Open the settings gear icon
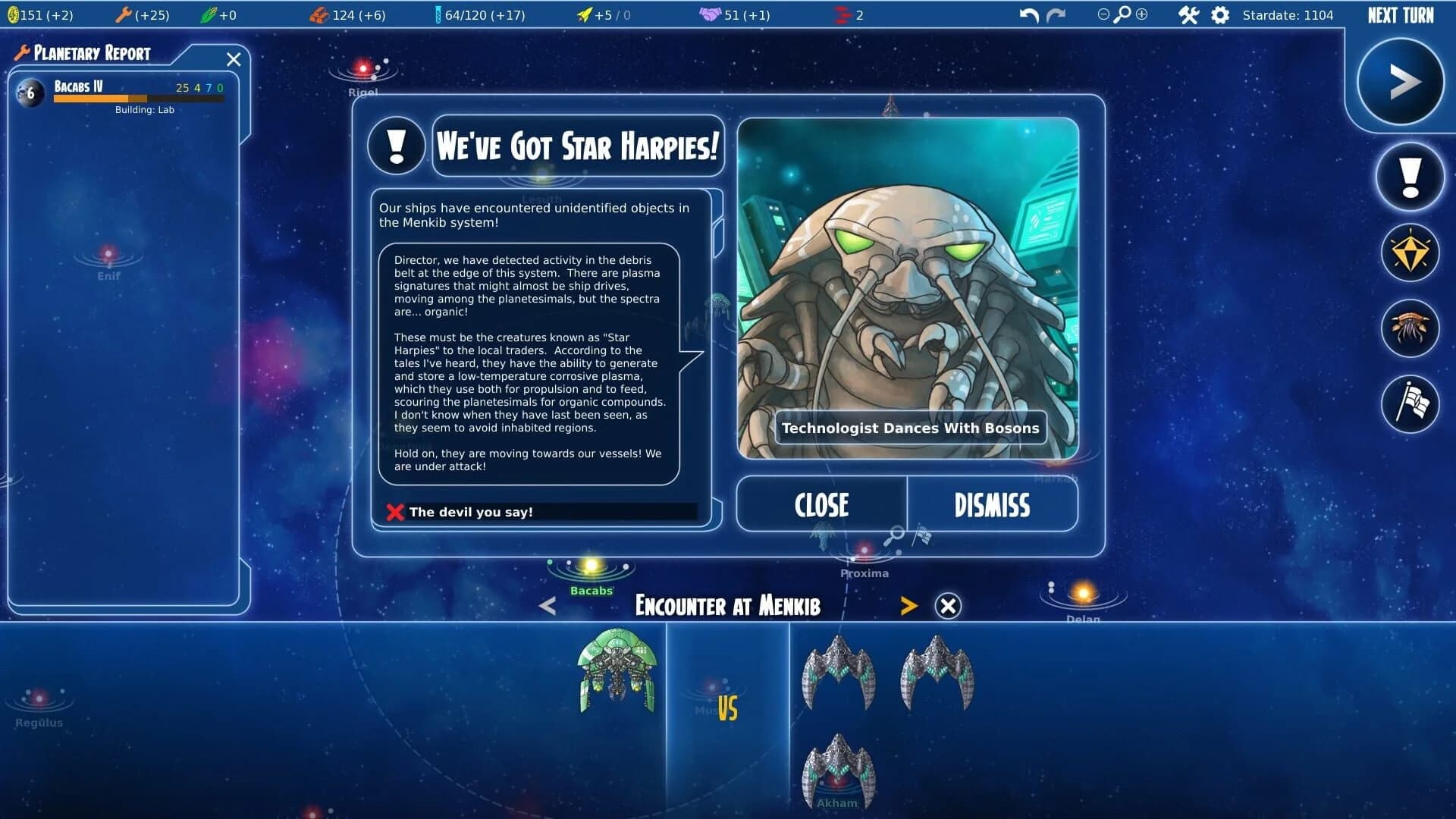1456x819 pixels. click(1221, 14)
